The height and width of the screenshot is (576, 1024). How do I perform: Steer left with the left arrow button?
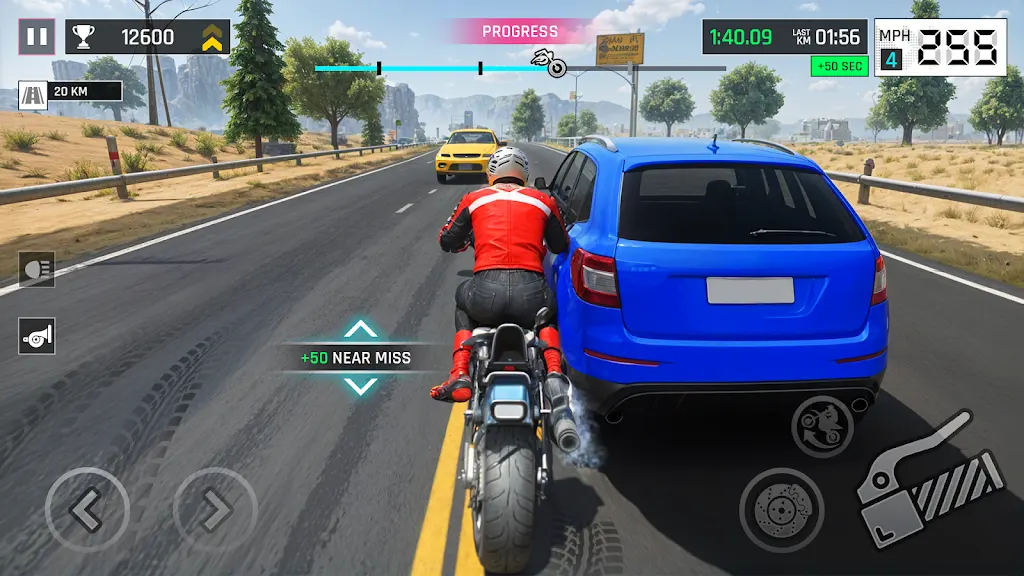tap(87, 511)
